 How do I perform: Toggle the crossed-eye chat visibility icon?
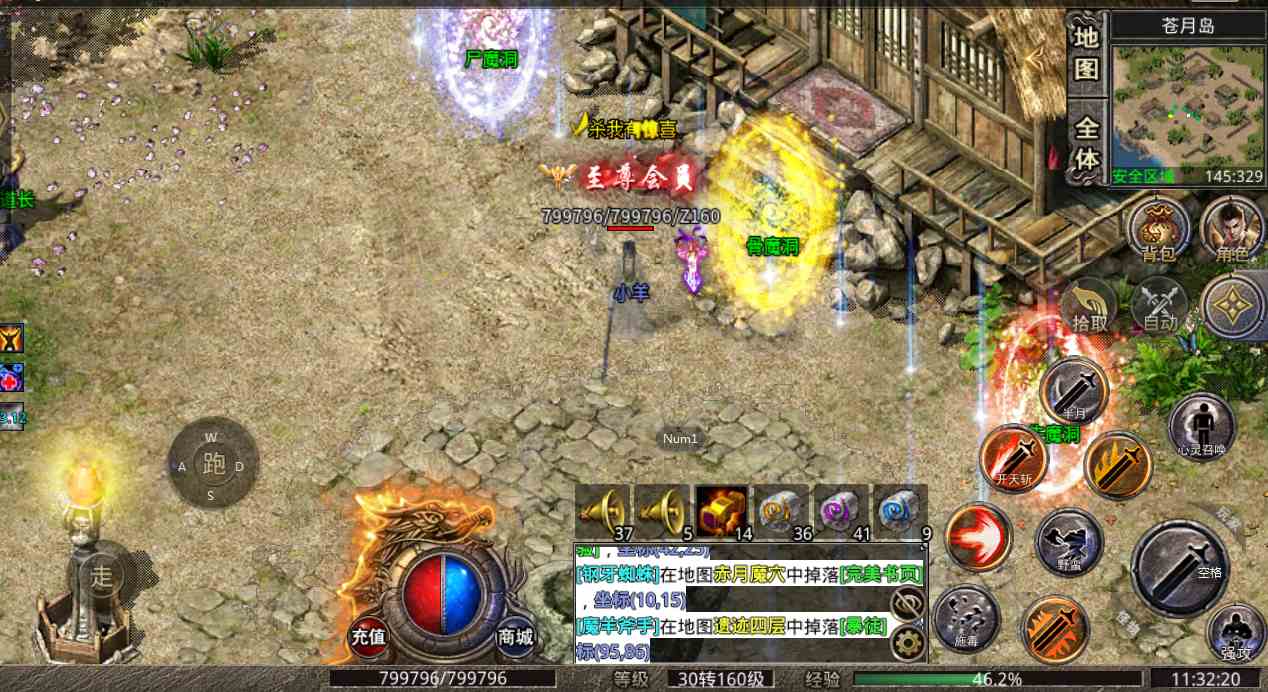pos(907,602)
